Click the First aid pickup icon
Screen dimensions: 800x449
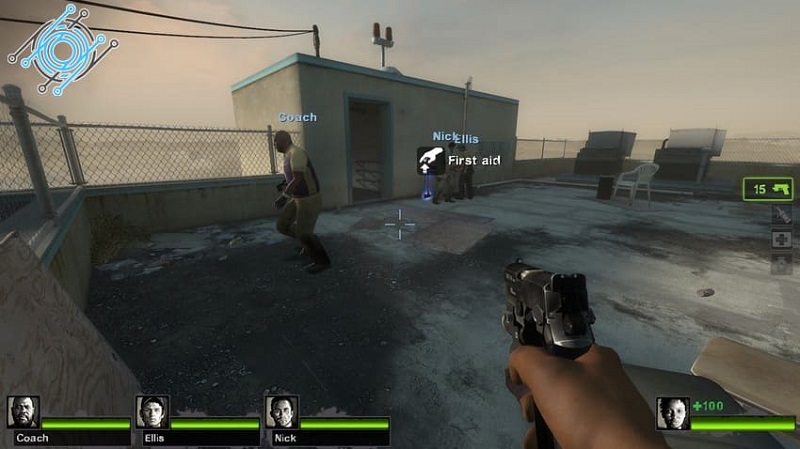tap(430, 160)
